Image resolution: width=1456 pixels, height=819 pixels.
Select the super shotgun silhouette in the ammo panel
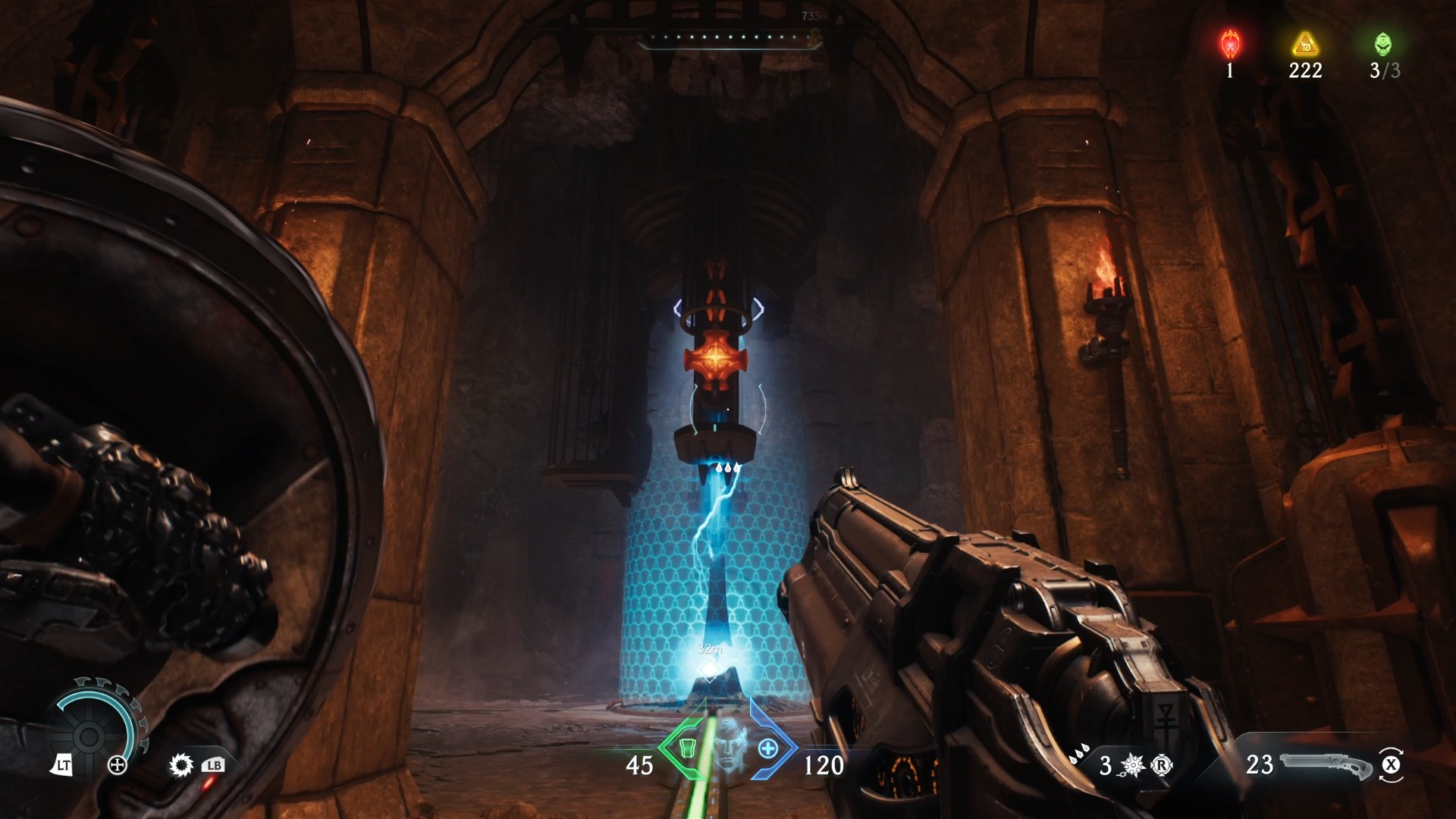(1324, 766)
